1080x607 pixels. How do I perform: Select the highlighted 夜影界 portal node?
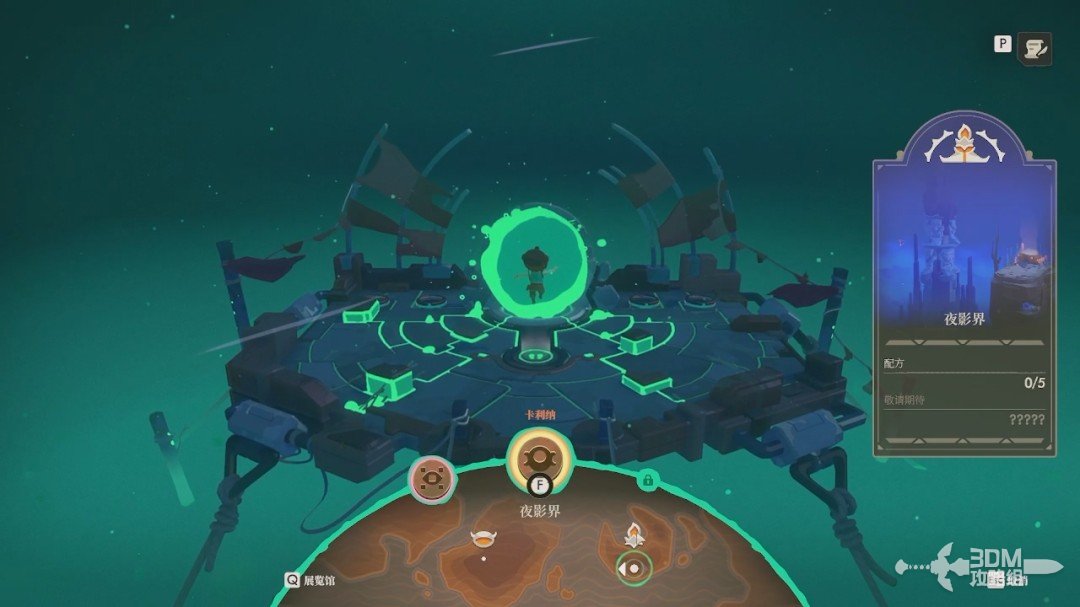coord(539,460)
